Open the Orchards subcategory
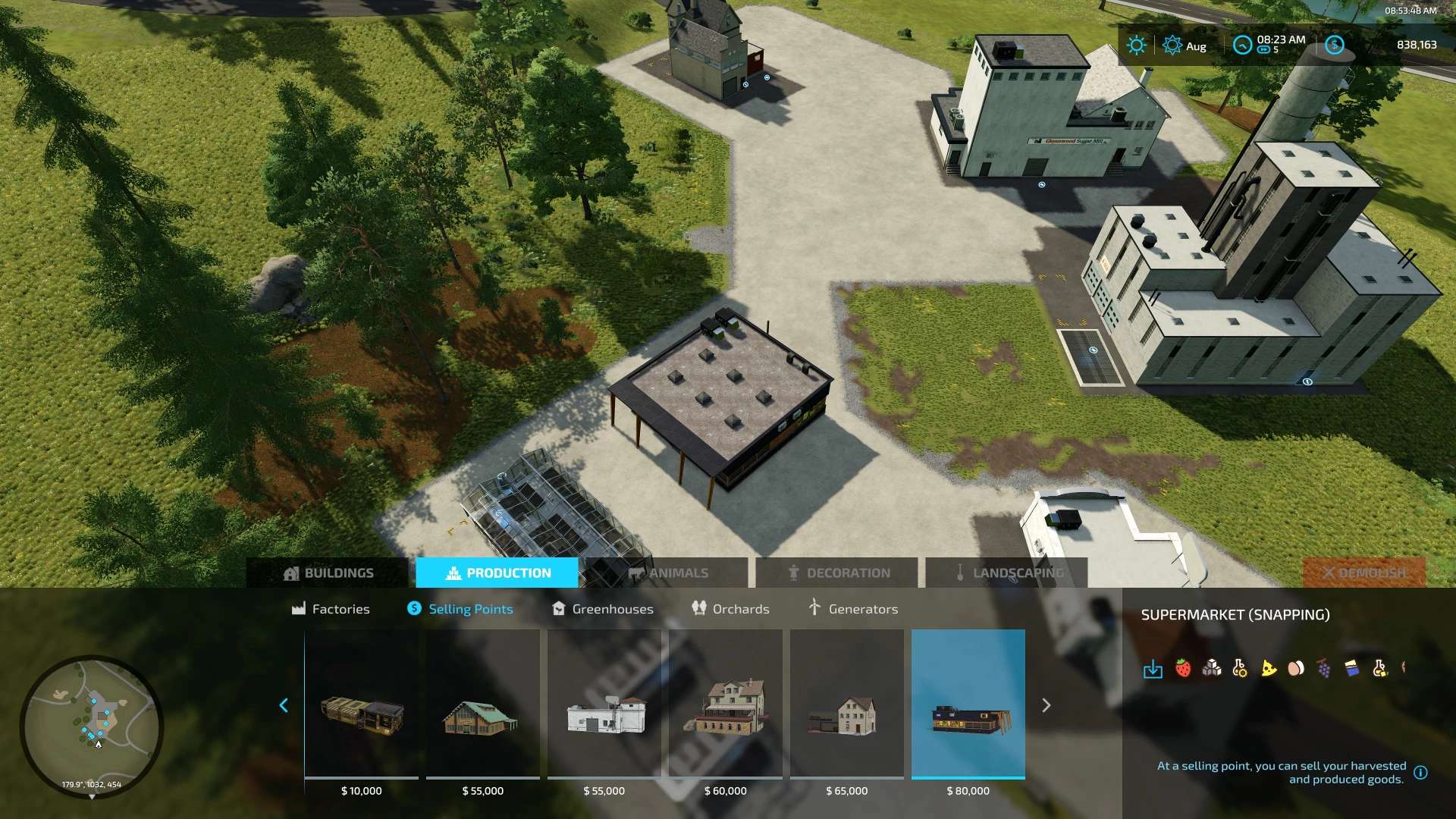1456x819 pixels. [x=730, y=609]
